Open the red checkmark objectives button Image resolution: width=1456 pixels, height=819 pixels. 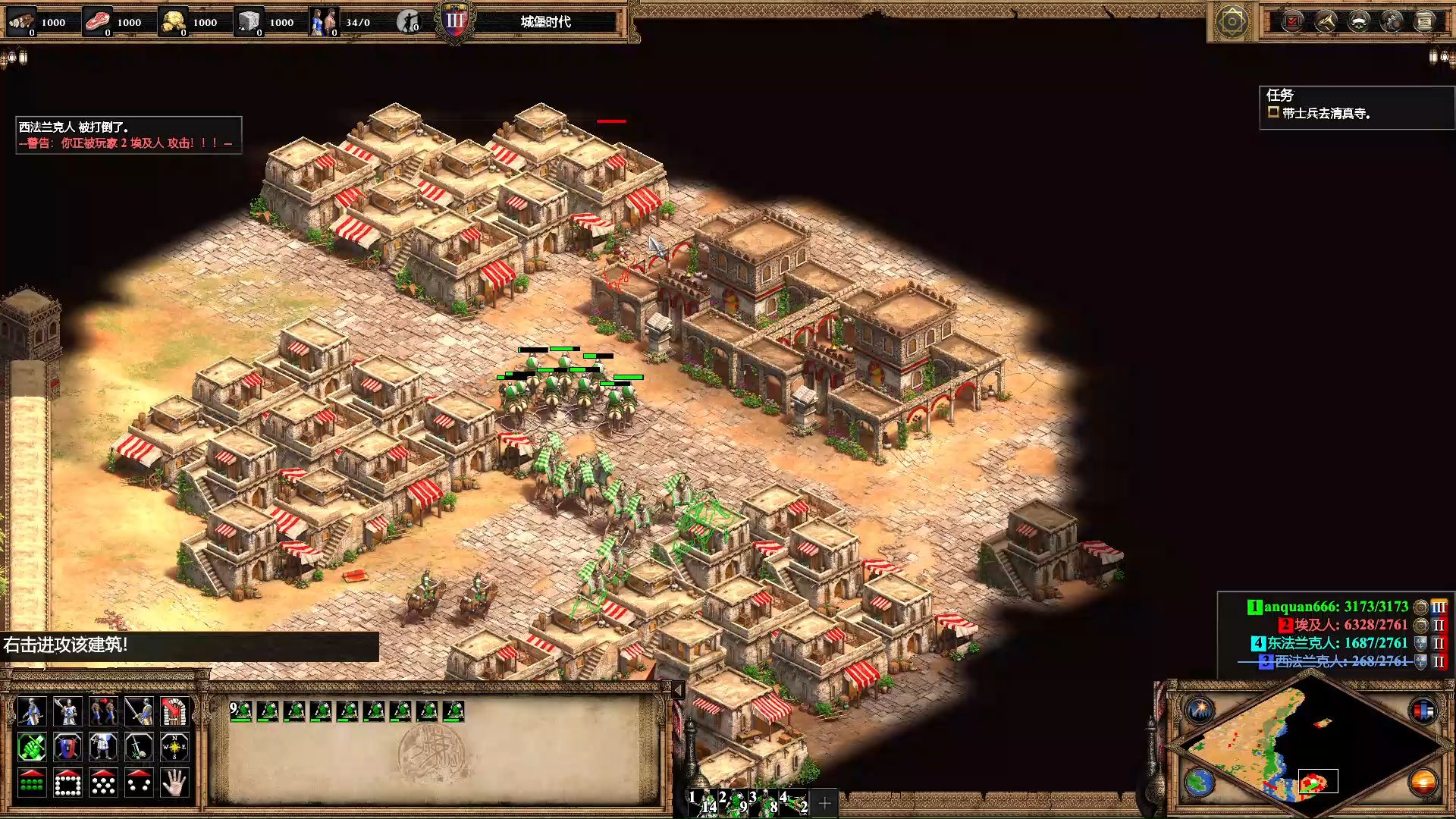(1292, 21)
